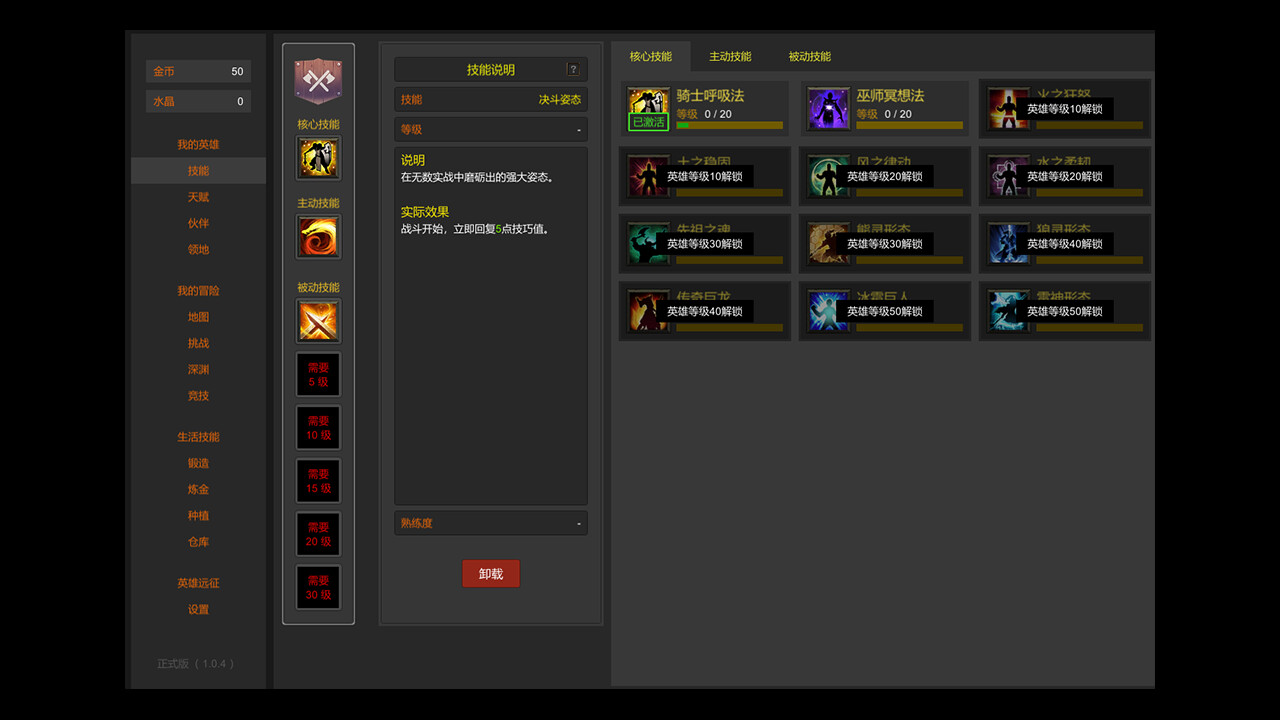Click the 卸载 unequip button
Viewport: 1280px width, 720px height.
click(x=490, y=573)
